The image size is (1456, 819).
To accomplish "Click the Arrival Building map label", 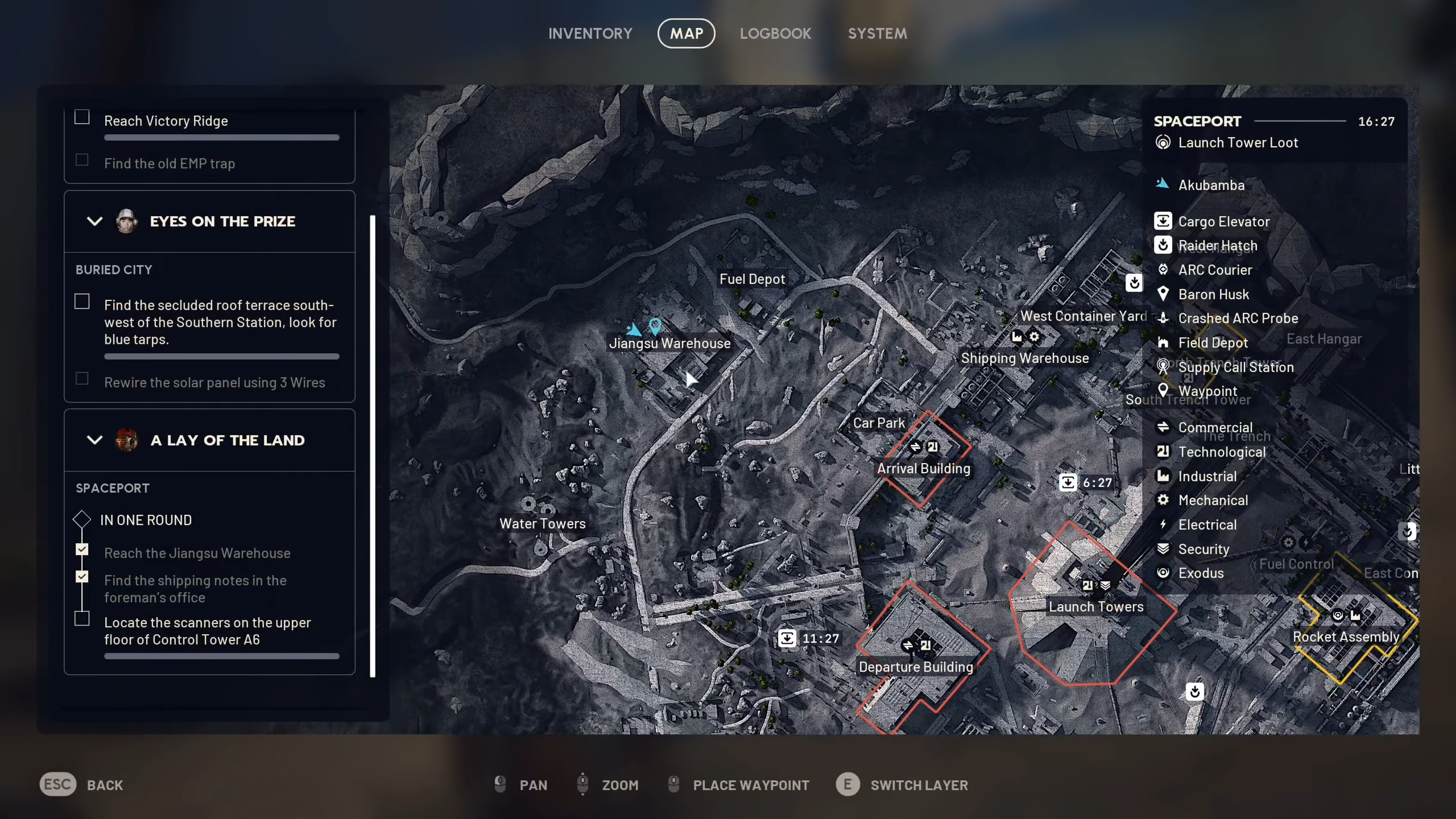I will click(x=923, y=469).
